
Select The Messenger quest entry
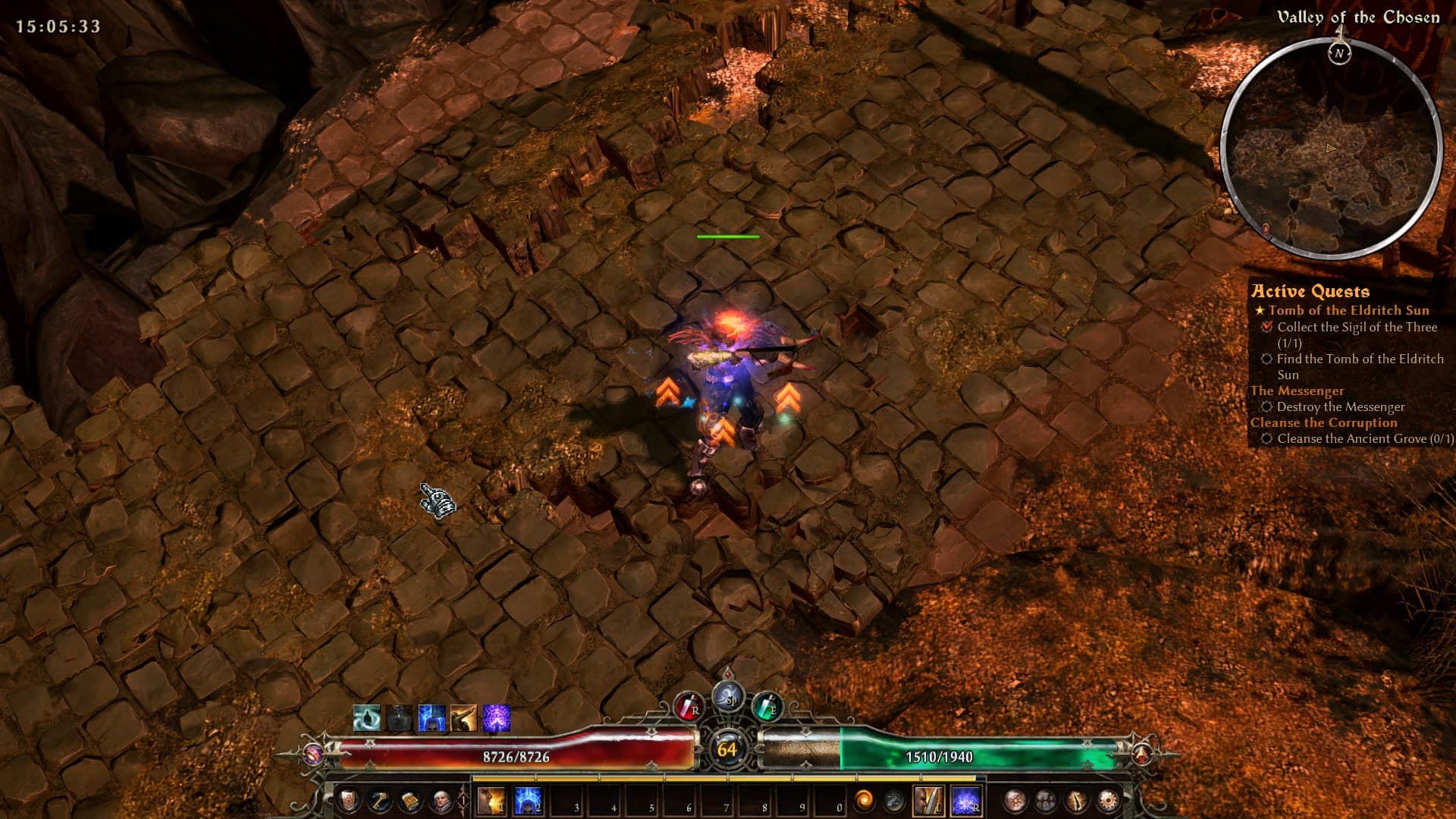point(1297,391)
